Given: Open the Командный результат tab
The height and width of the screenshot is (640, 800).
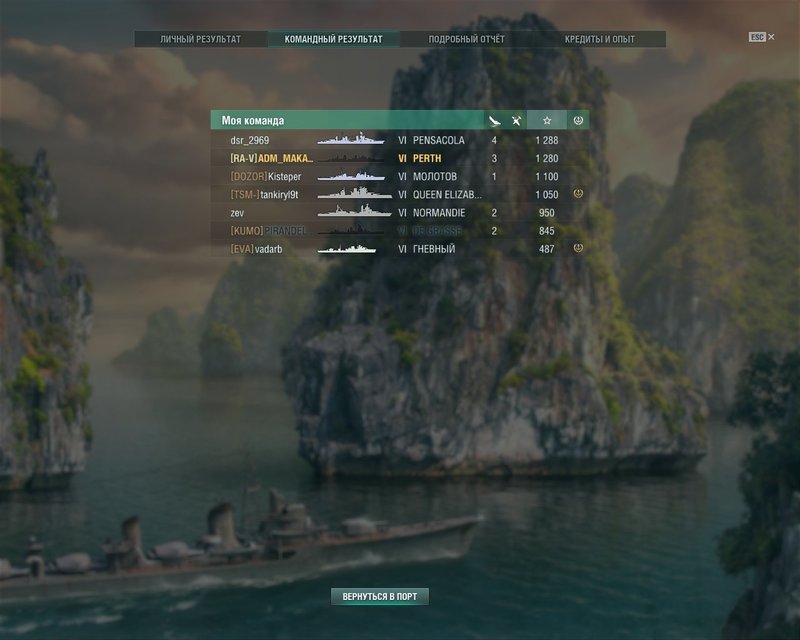Looking at the screenshot, I should coord(333,39).
